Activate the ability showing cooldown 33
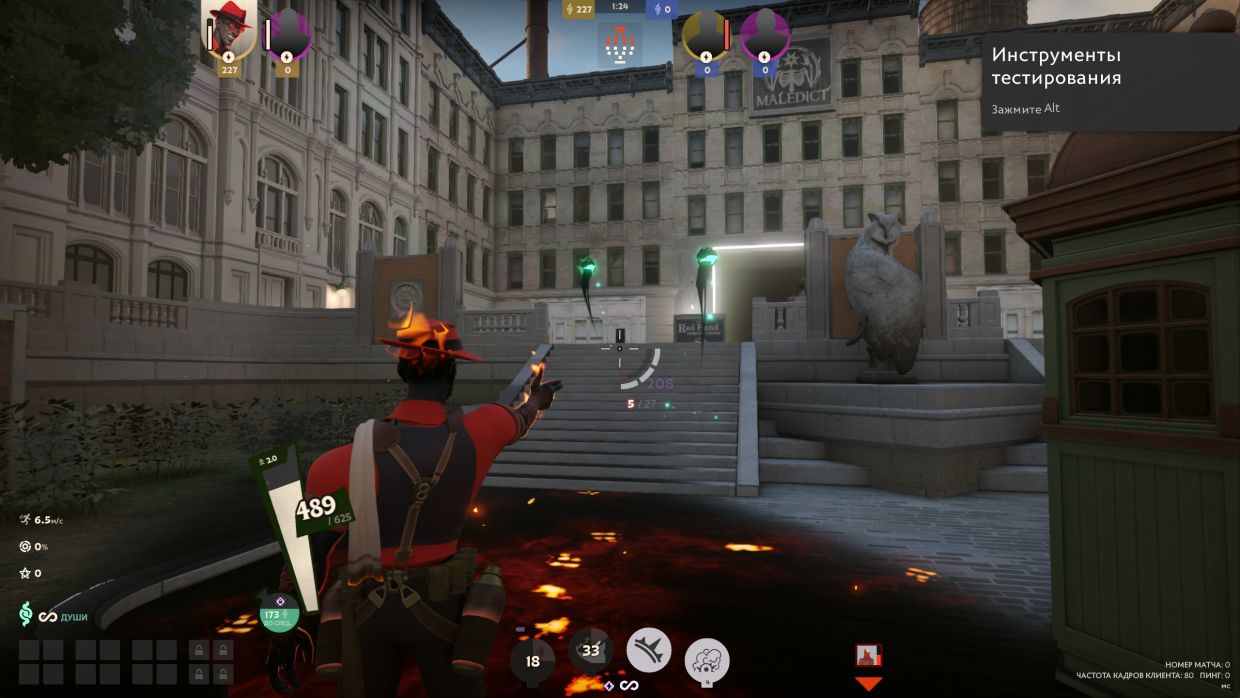1240x698 pixels. (591, 650)
